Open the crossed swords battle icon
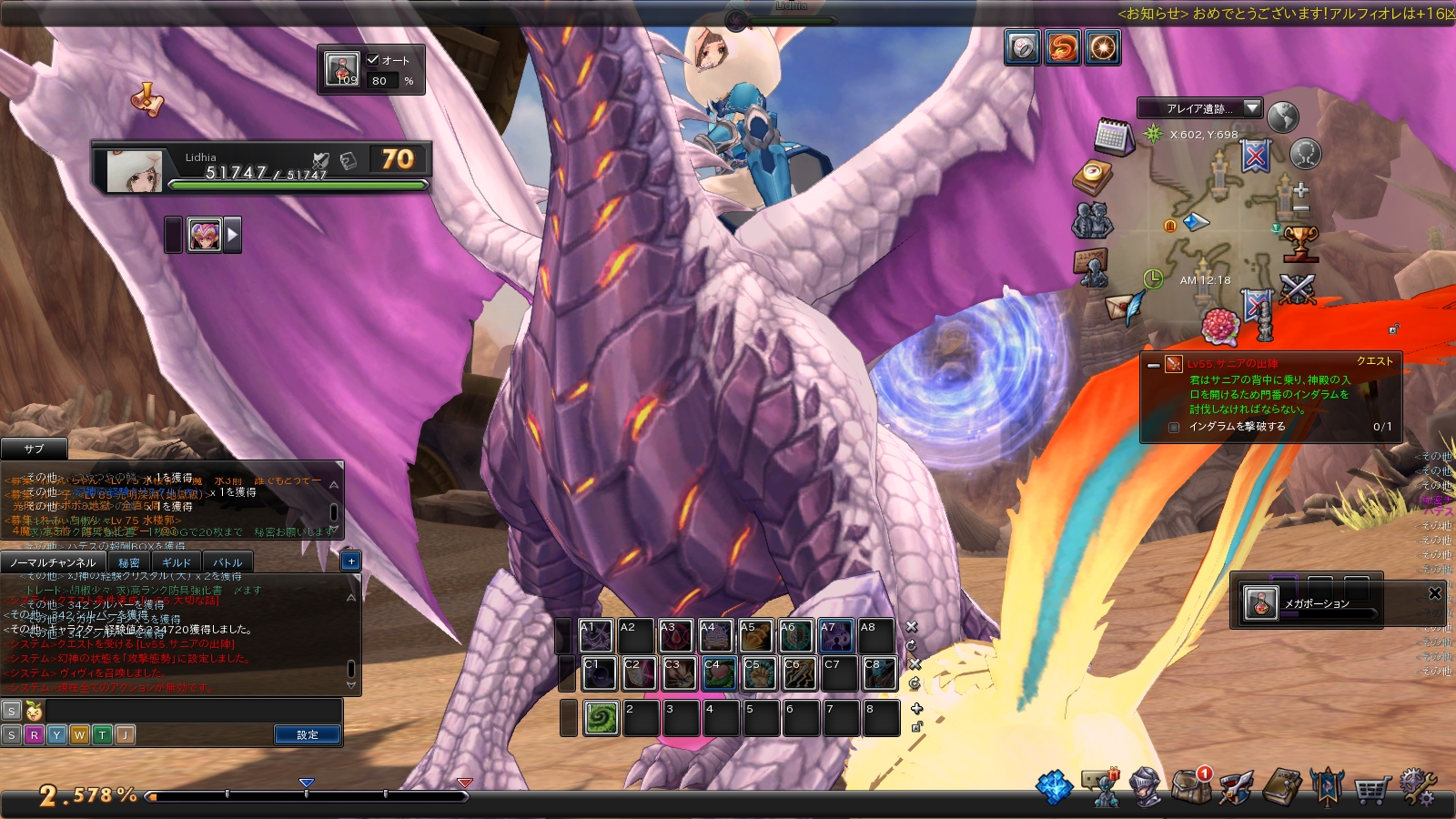Viewport: 1456px width, 819px height. click(x=1298, y=290)
